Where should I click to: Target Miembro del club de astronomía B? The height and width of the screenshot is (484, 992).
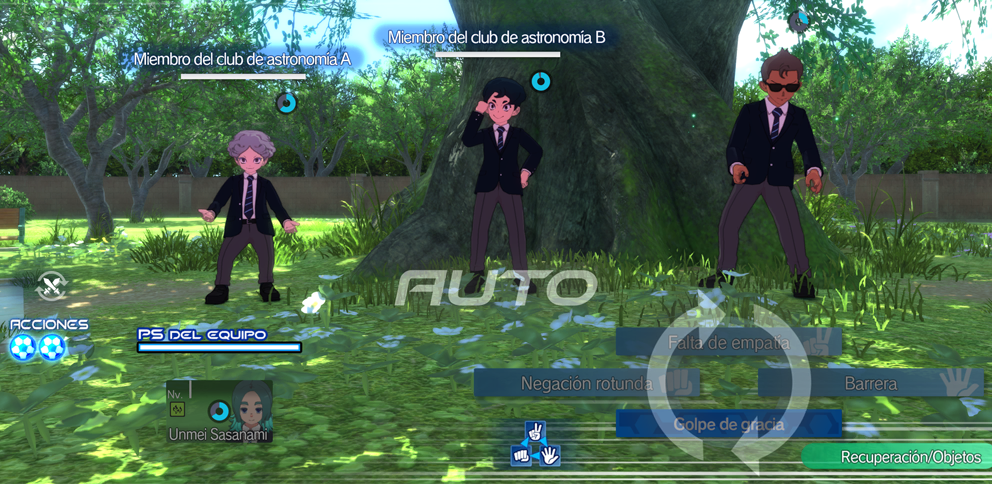click(506, 185)
